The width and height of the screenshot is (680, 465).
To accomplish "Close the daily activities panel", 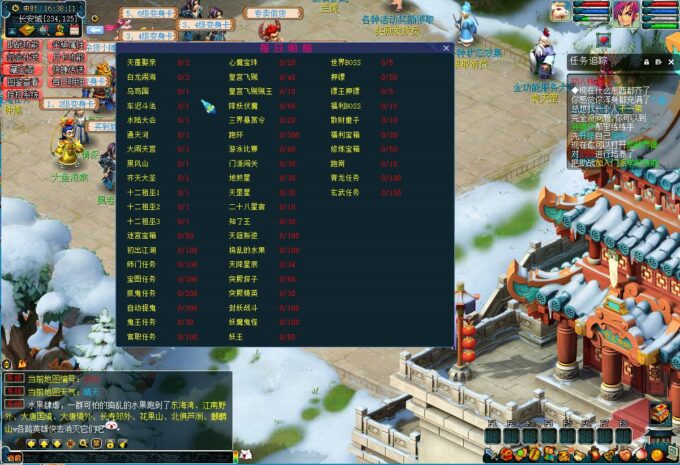I will (x=446, y=48).
